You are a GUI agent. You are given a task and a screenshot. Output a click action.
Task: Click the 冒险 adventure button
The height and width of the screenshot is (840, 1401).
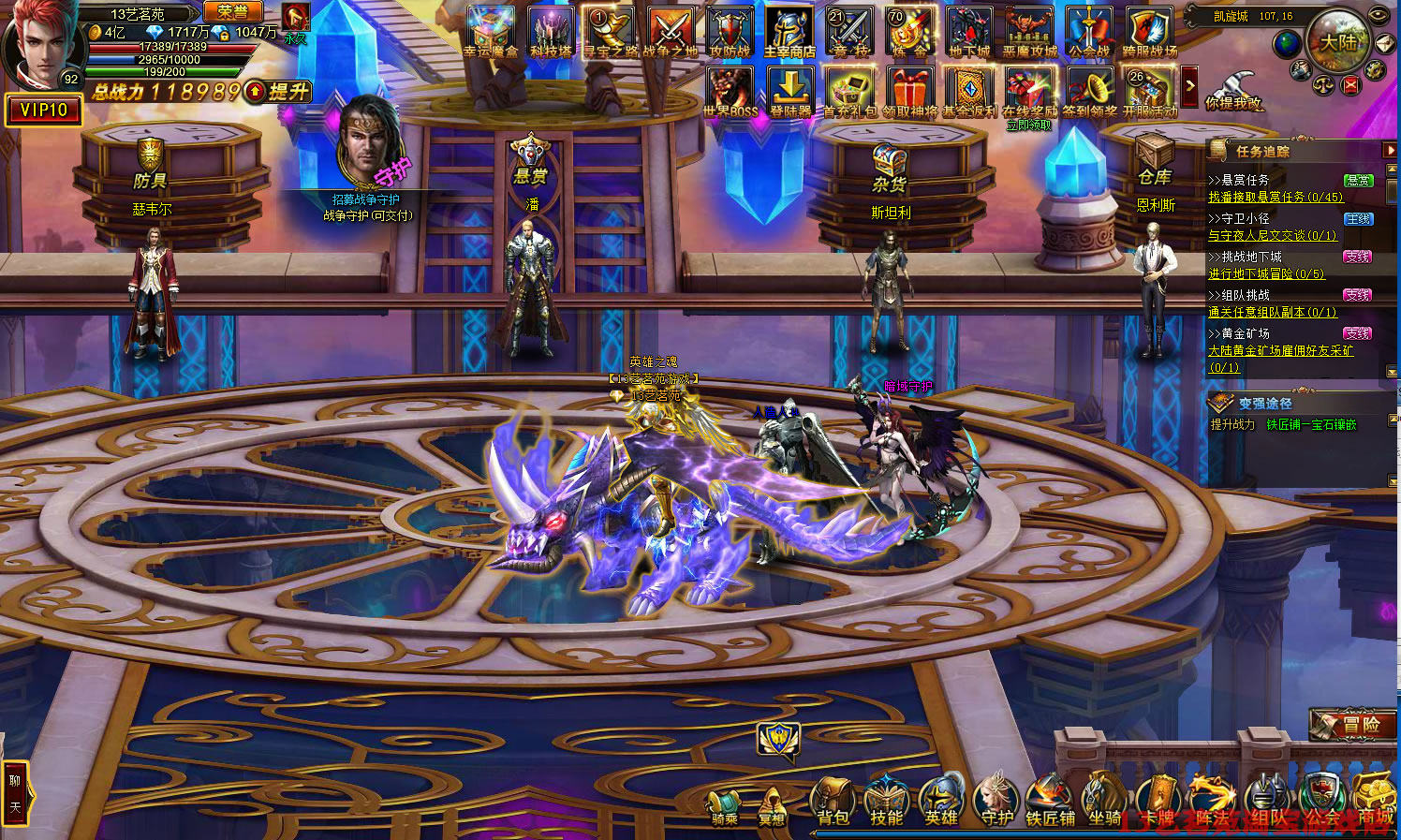pyautogui.click(x=1352, y=724)
